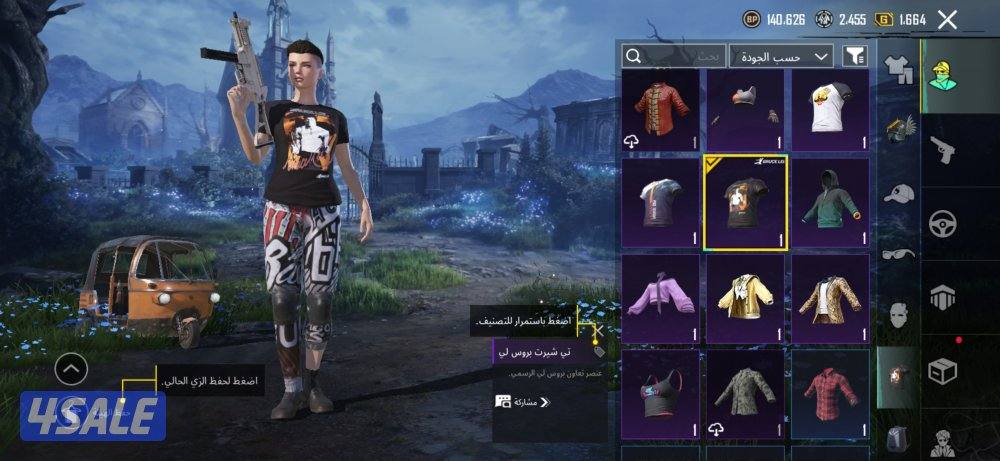
Task: Expand the up-arrow circle button
Action: [70, 371]
